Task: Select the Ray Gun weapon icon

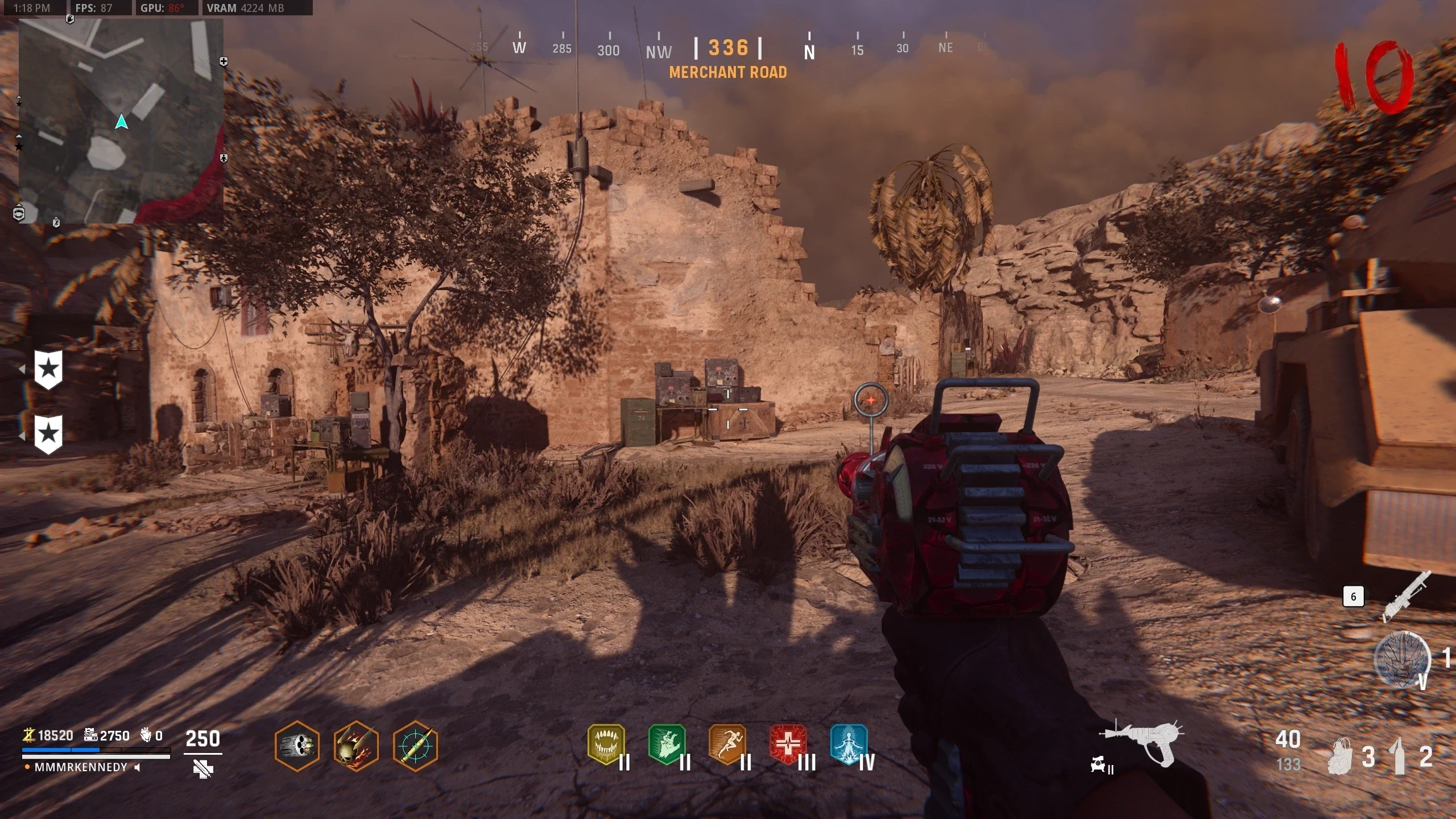Action: (x=1143, y=742)
